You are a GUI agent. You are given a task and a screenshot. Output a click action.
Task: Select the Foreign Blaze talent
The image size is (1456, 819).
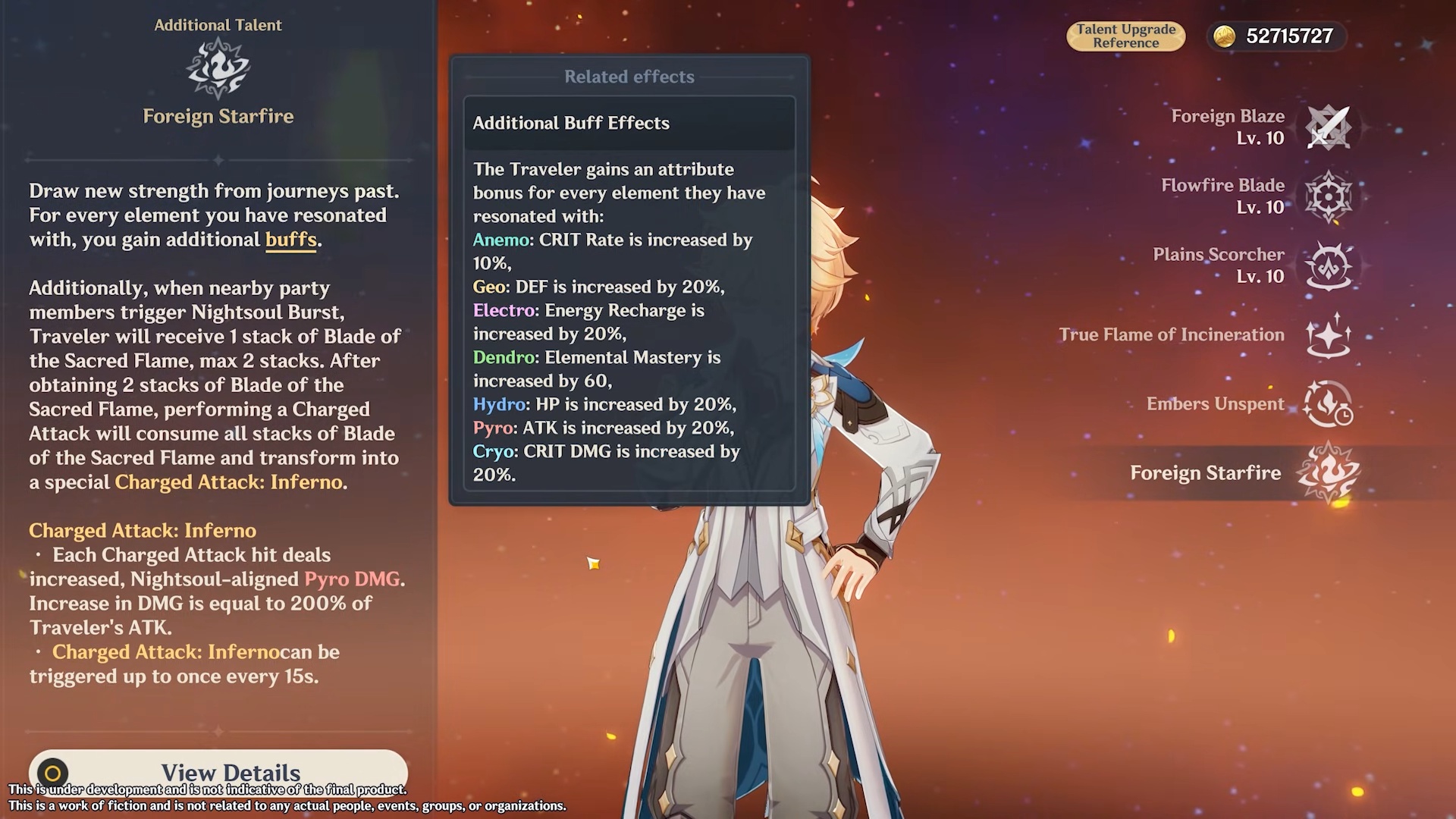tap(1328, 127)
